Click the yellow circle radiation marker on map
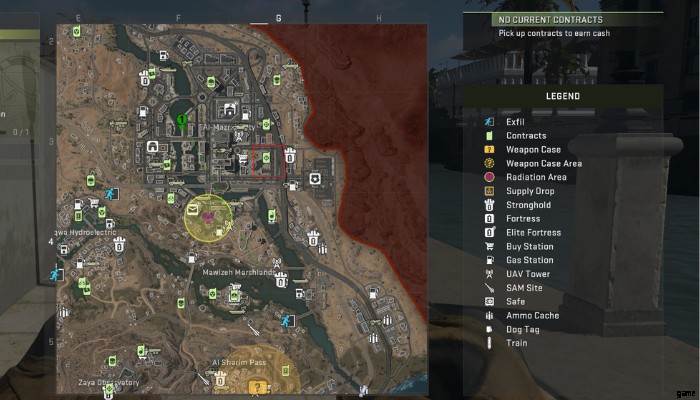The image size is (700, 400). (208, 217)
